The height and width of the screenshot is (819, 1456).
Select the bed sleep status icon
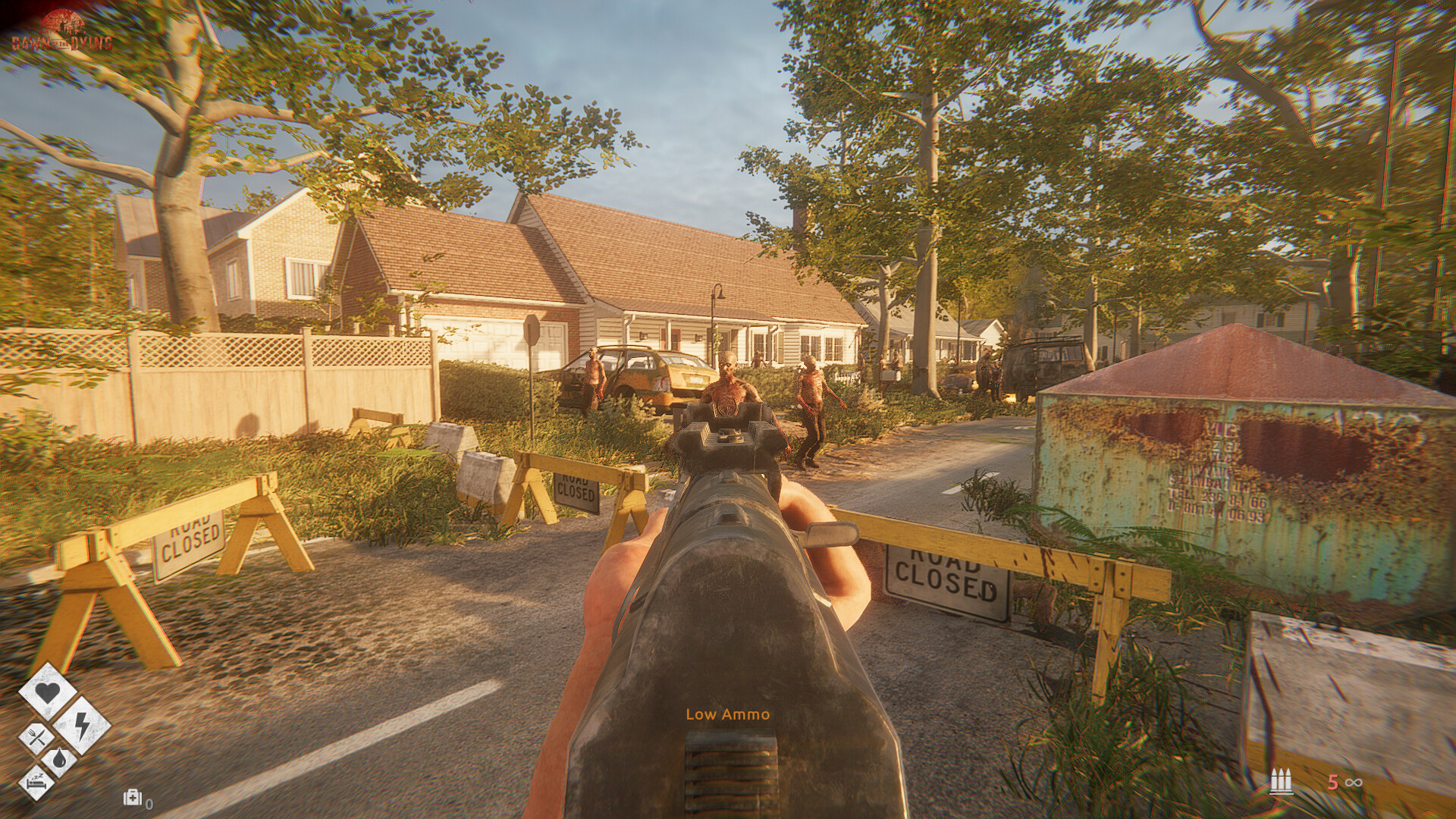(x=37, y=782)
